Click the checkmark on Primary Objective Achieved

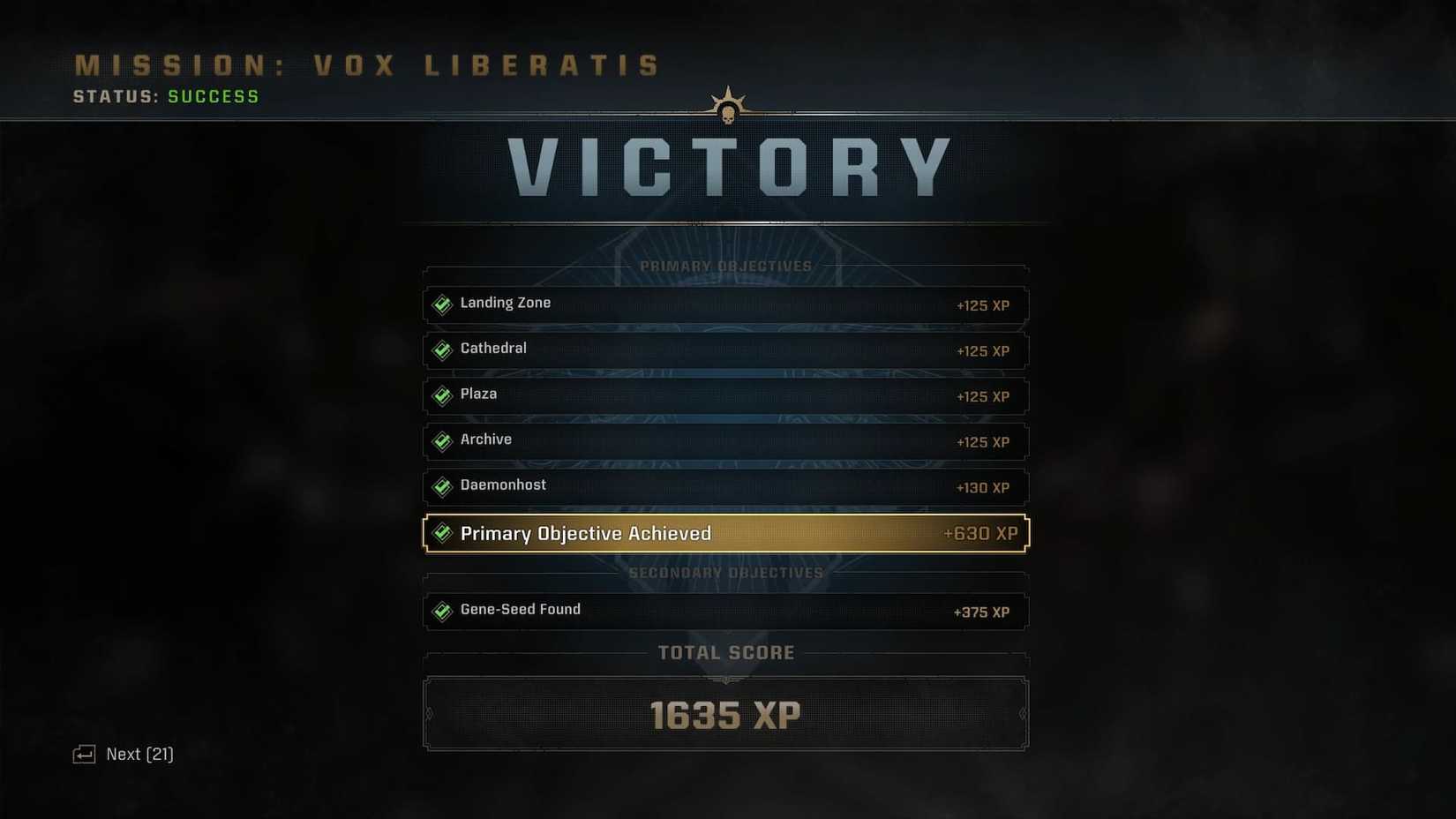(441, 533)
